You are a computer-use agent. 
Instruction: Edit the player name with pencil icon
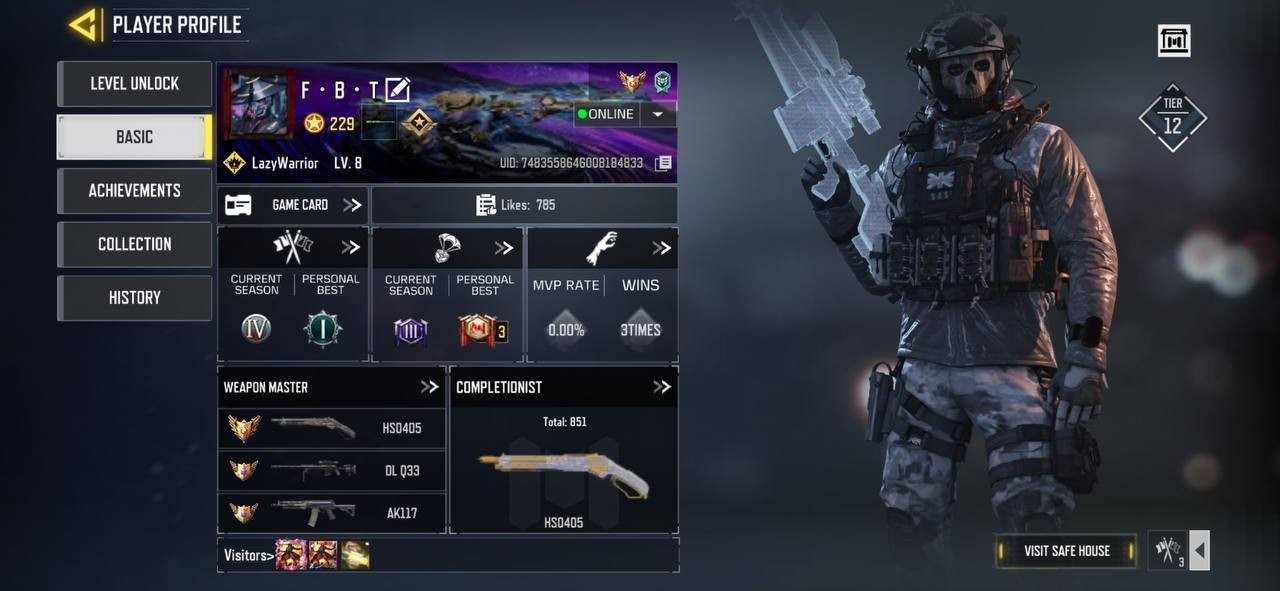coord(397,90)
